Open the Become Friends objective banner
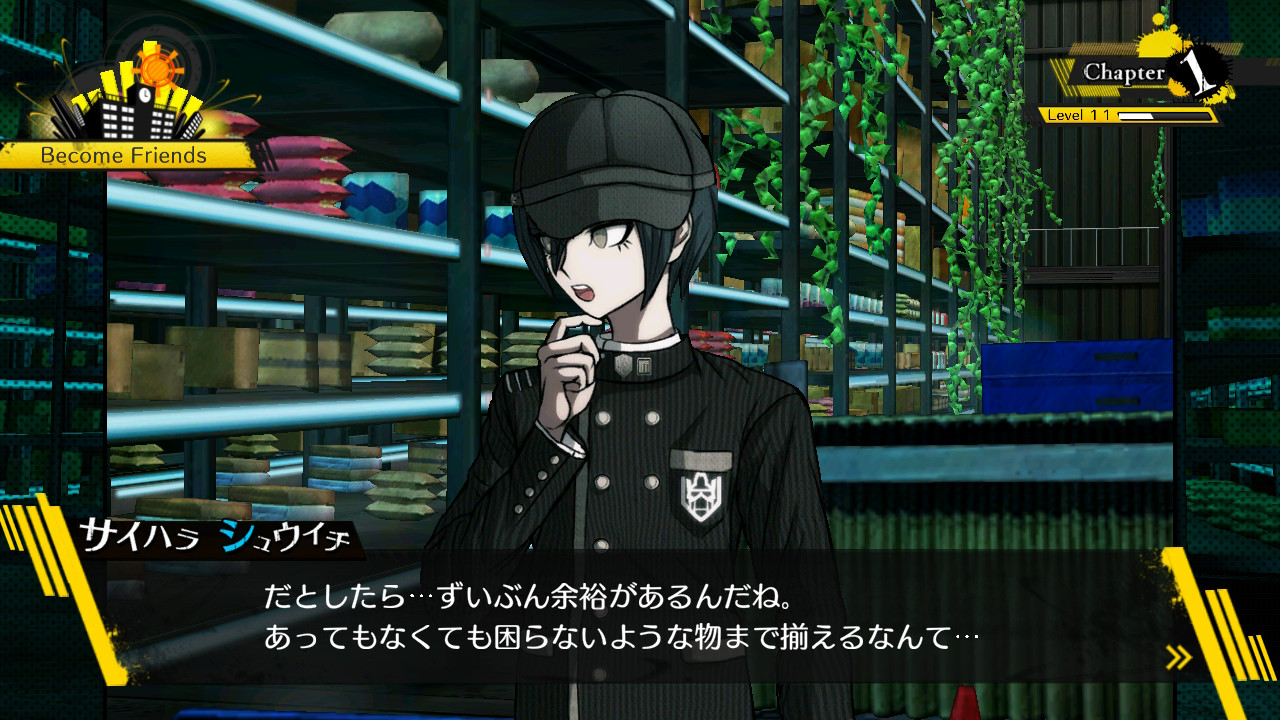This screenshot has height=720, width=1280. click(124, 156)
